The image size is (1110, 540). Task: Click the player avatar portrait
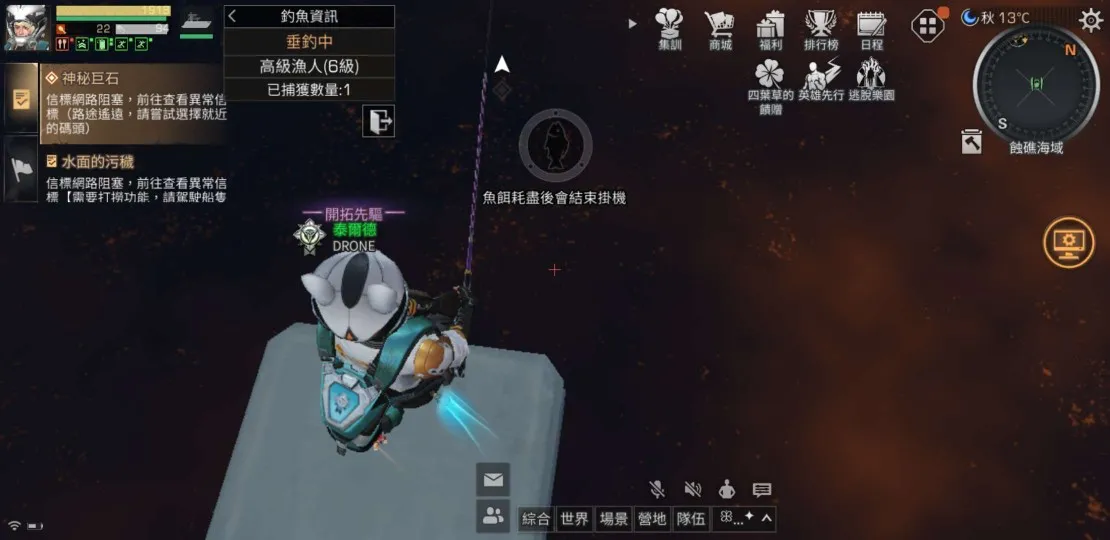[x=27, y=27]
